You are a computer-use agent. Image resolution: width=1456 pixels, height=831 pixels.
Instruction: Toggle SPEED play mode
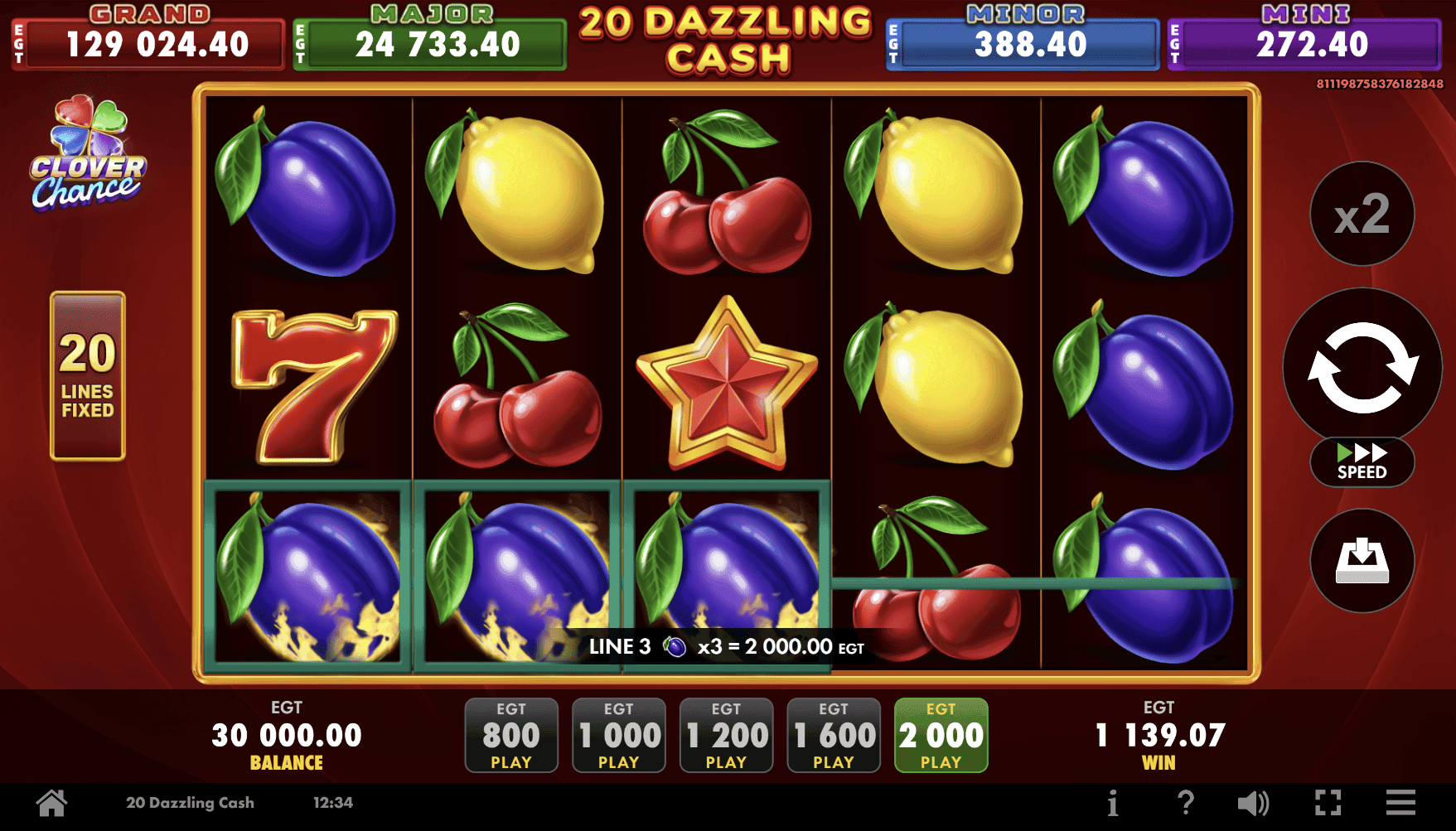tap(1361, 462)
